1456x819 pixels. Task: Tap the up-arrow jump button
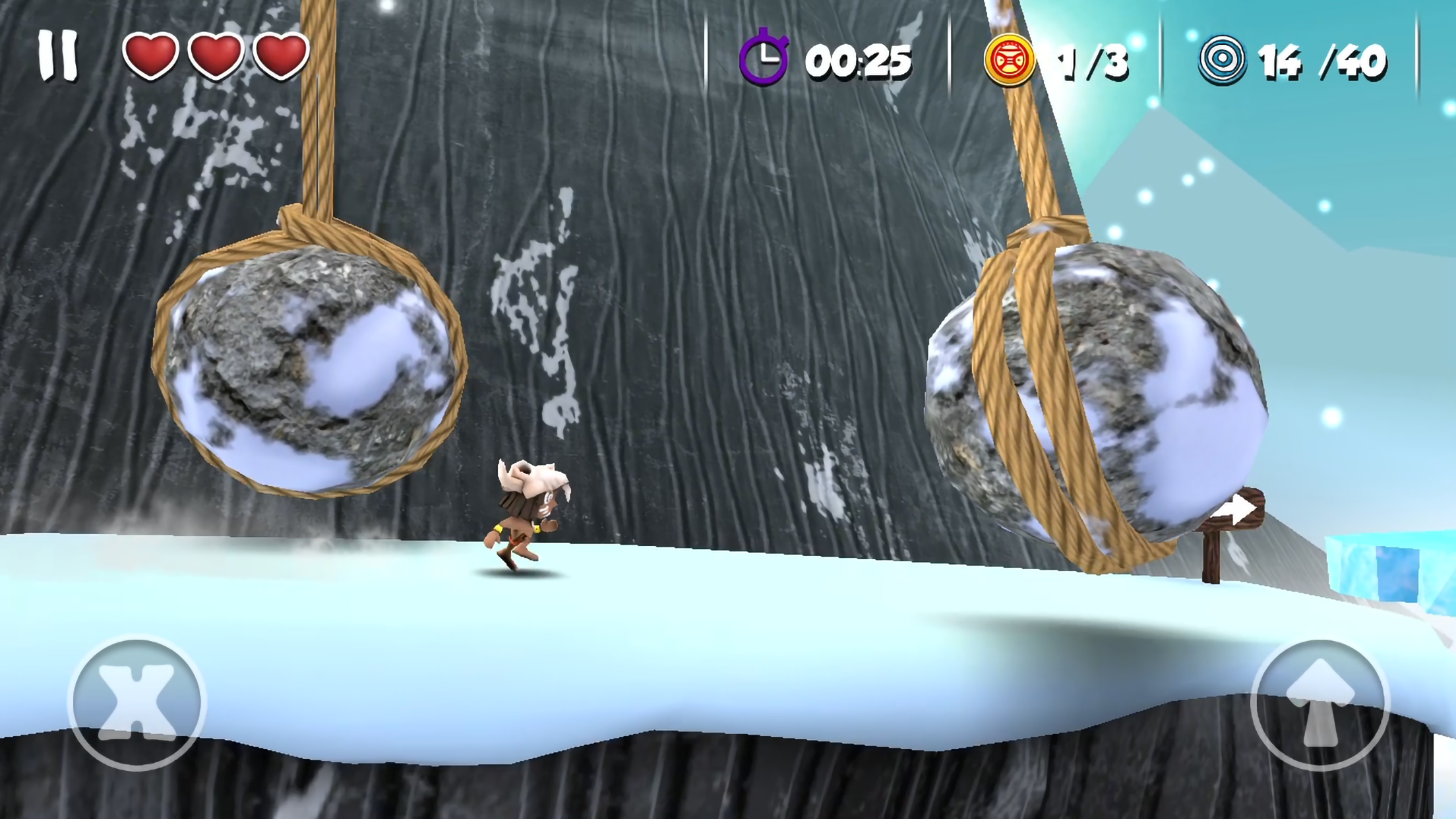(1319, 704)
